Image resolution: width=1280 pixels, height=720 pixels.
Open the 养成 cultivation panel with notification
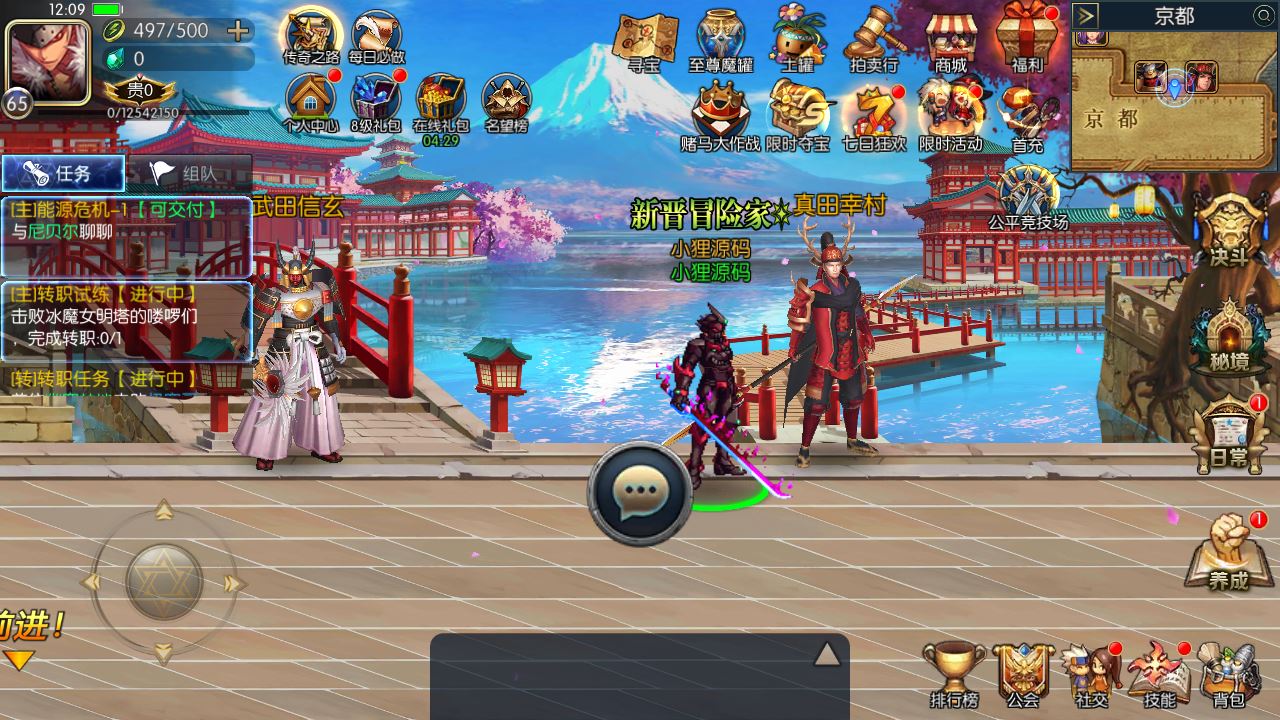point(1227,553)
